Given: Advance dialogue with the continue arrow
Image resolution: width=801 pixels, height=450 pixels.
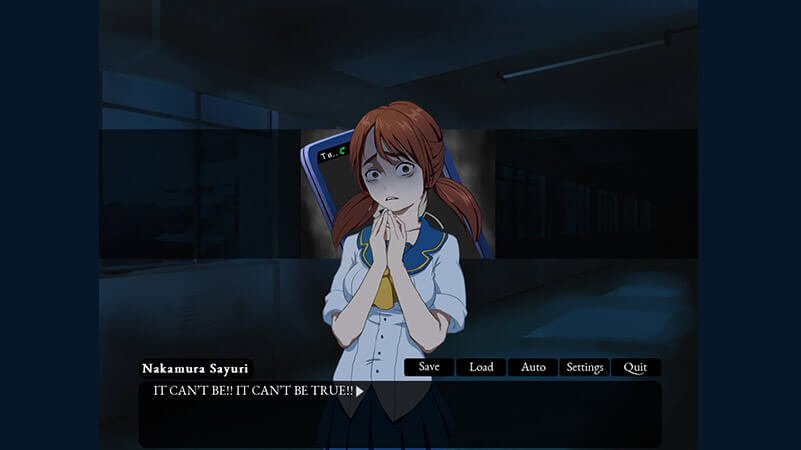Looking at the screenshot, I should 360,391.
